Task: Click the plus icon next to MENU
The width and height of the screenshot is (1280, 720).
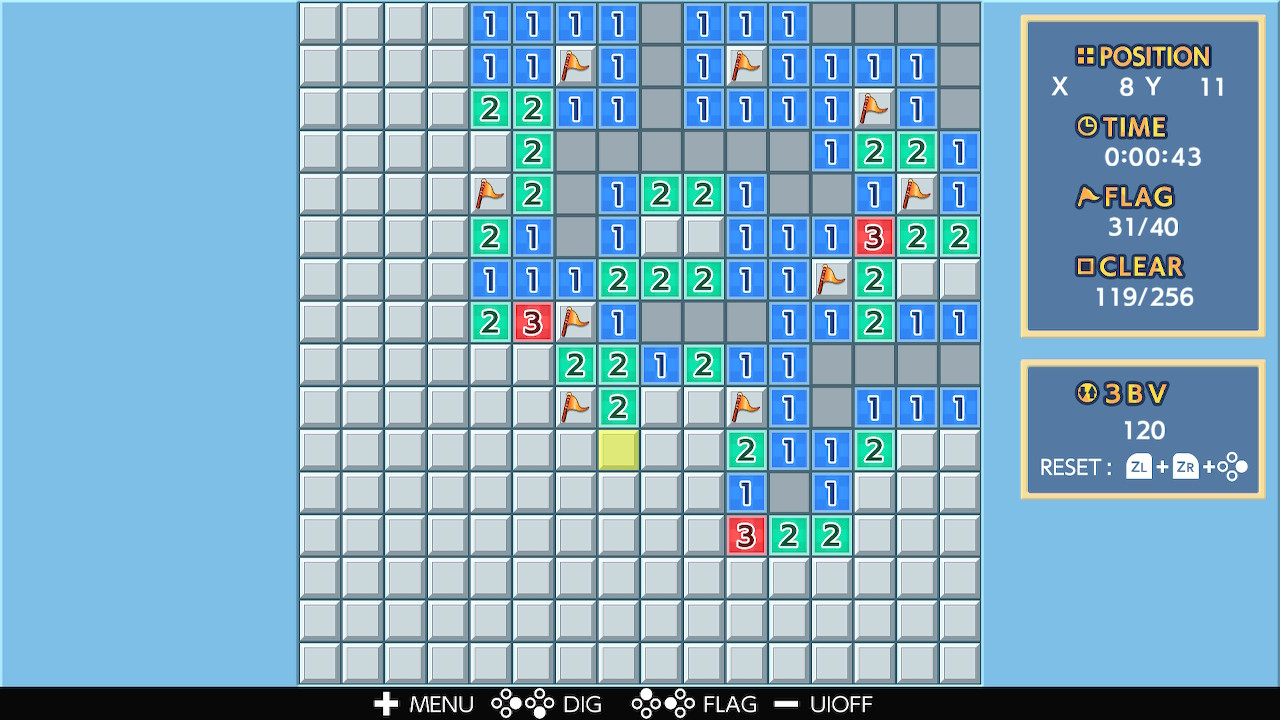Action: pos(385,704)
